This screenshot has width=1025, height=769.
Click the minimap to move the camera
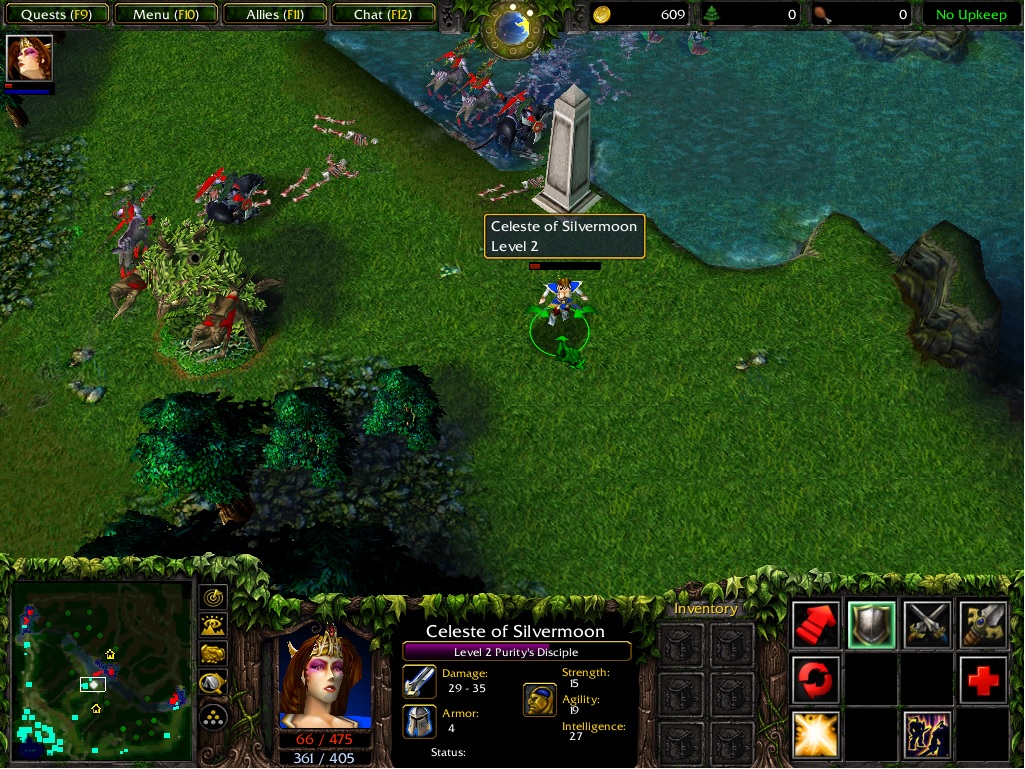point(101,668)
